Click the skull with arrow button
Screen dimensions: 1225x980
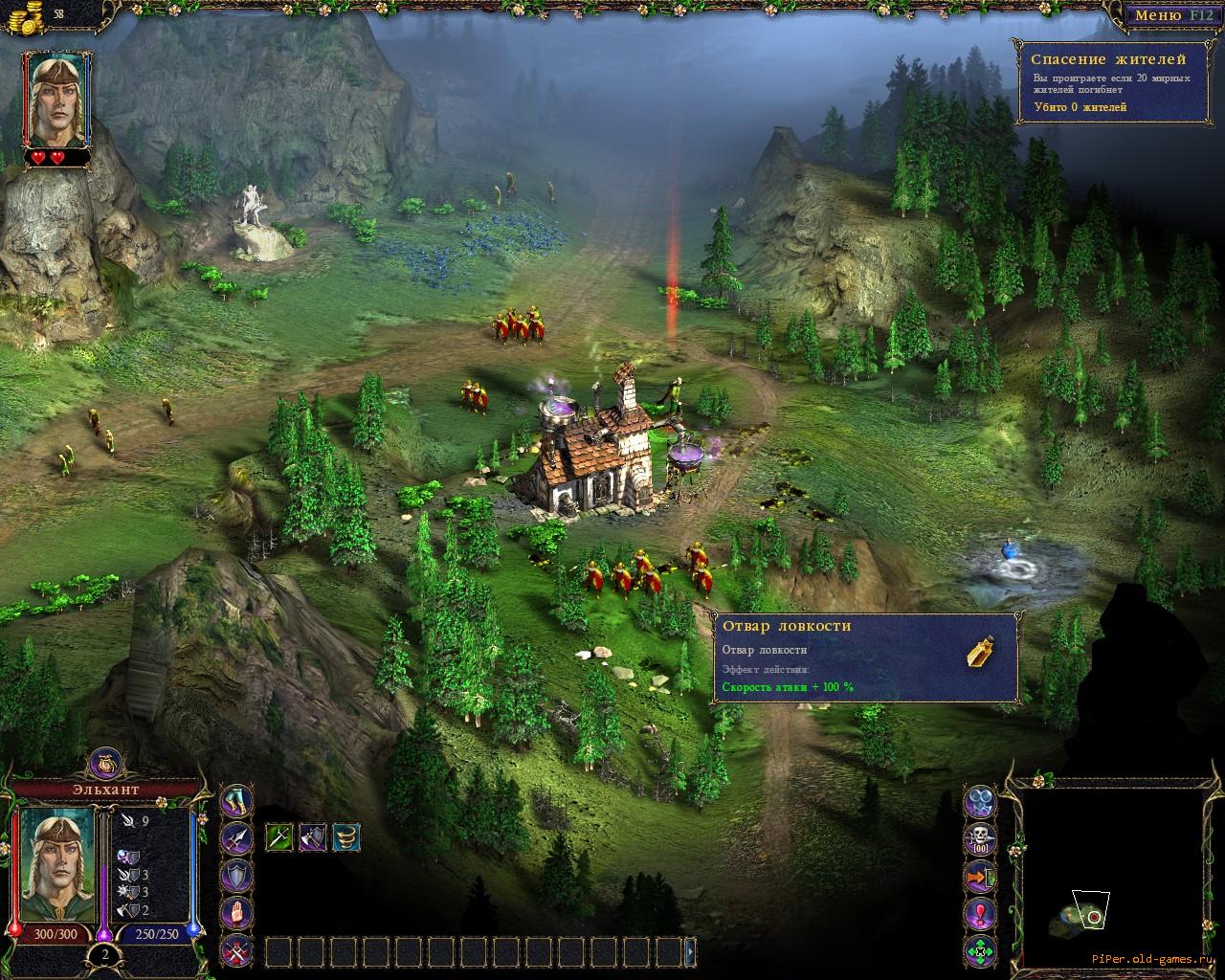(980, 838)
